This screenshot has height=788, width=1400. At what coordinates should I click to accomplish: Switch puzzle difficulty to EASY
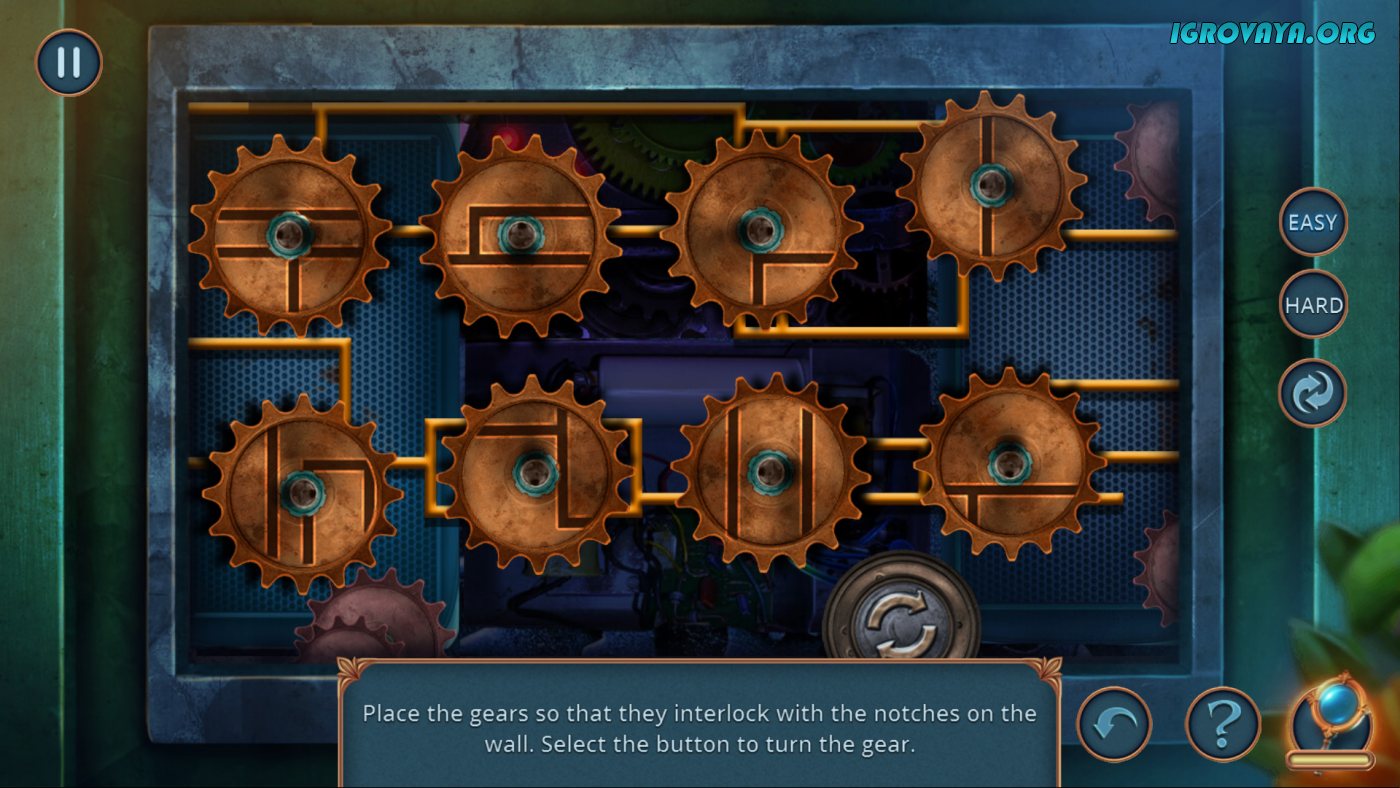[1313, 222]
